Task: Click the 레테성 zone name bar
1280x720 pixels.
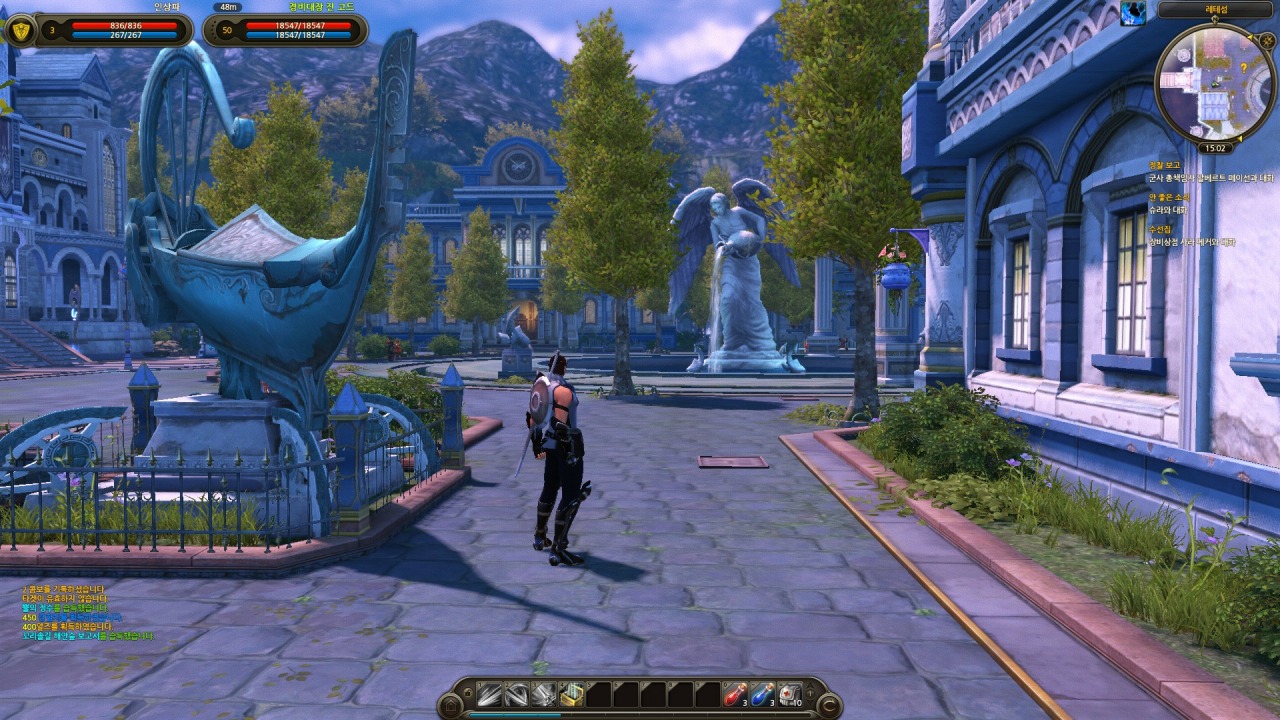Action: tap(1215, 10)
